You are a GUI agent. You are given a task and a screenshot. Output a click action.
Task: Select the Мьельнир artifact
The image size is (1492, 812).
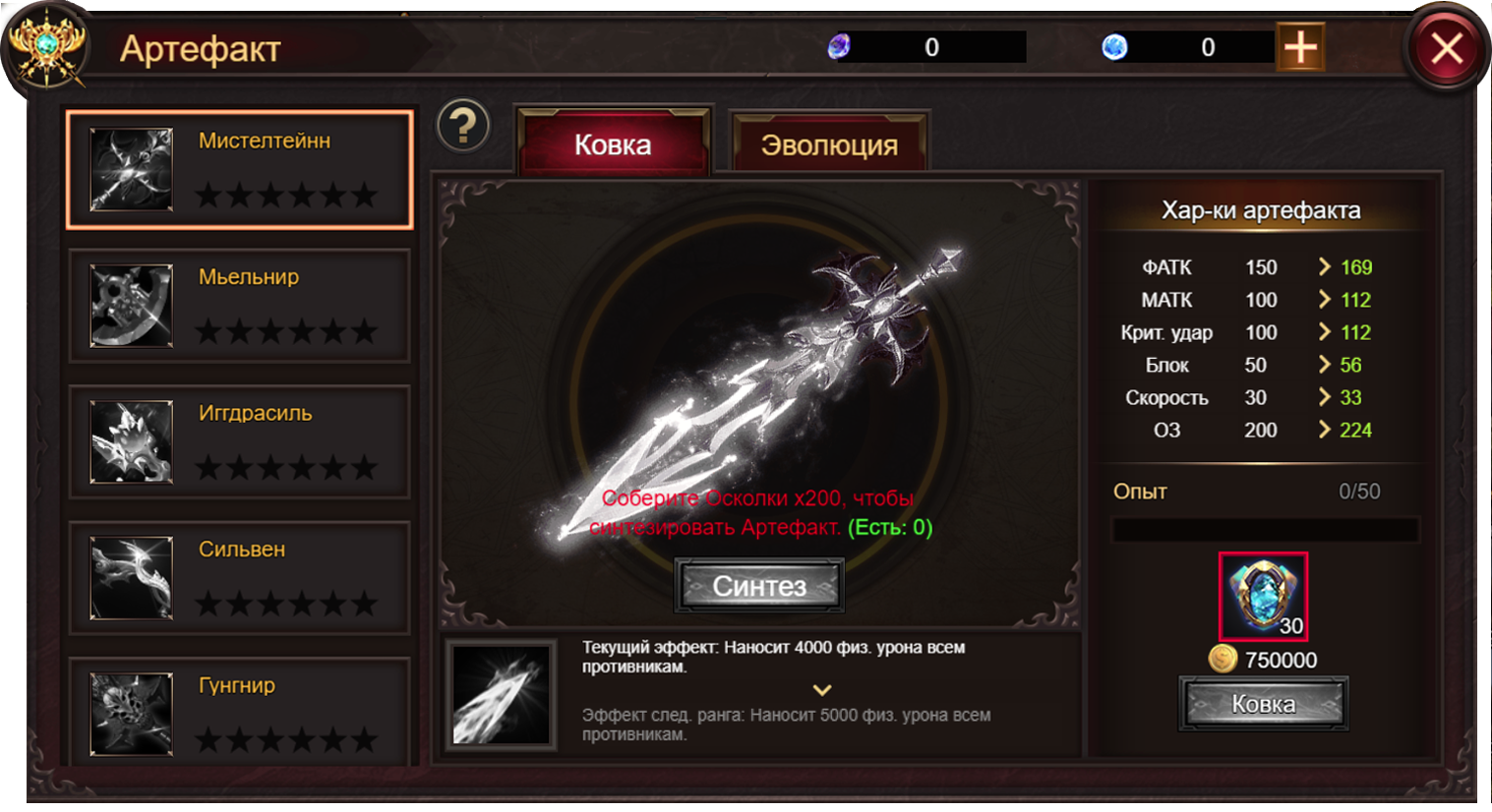(239, 306)
